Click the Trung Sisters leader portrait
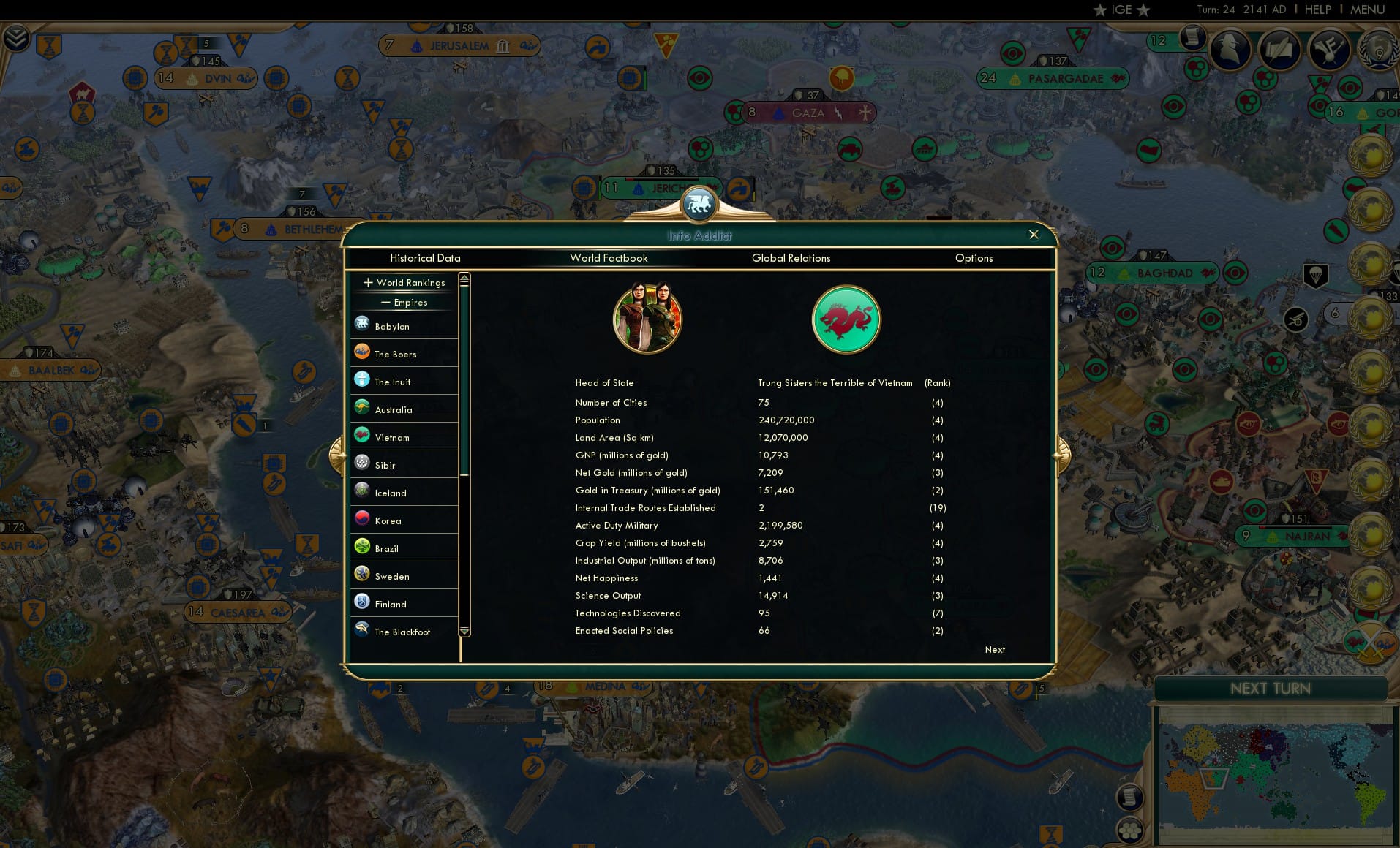1400x848 pixels. click(x=647, y=319)
